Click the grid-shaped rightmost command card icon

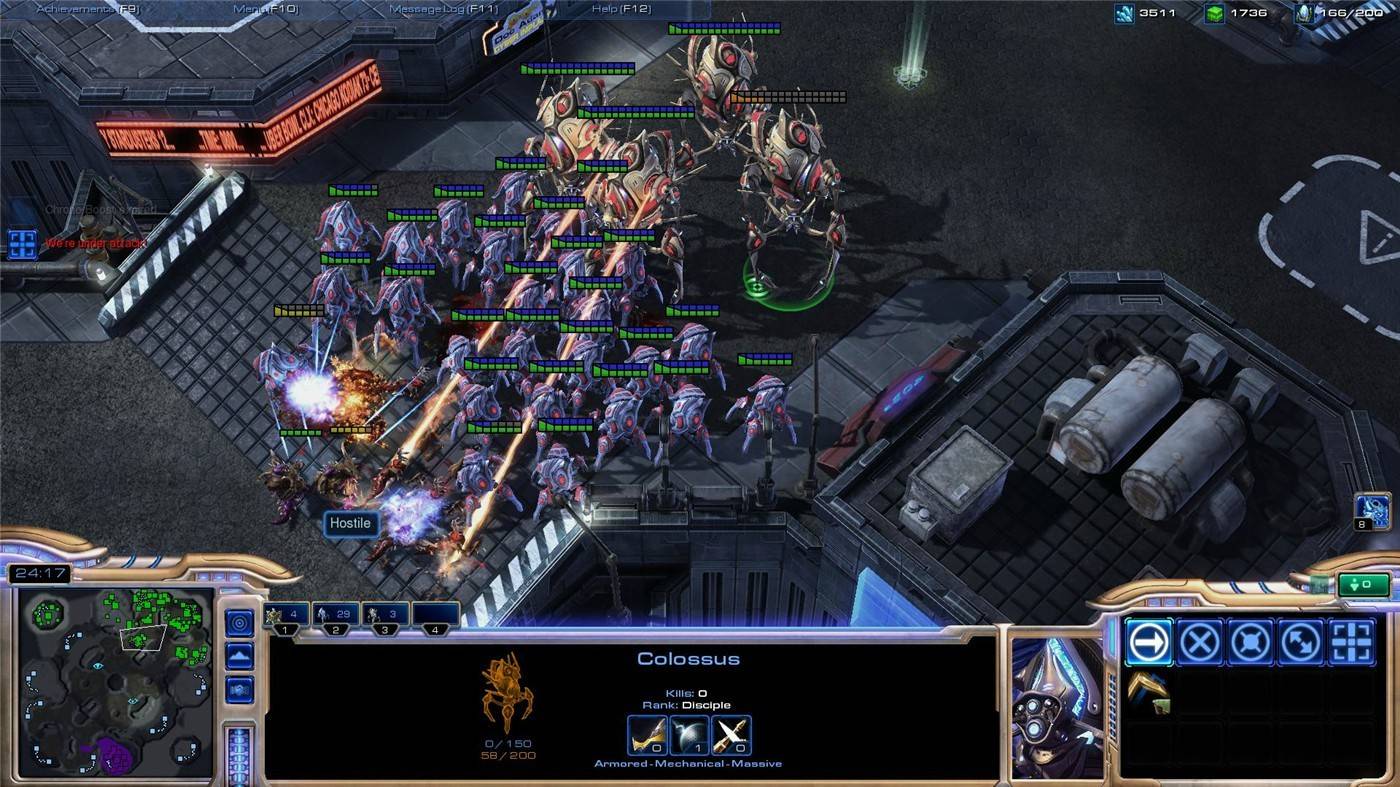[x=1353, y=641]
